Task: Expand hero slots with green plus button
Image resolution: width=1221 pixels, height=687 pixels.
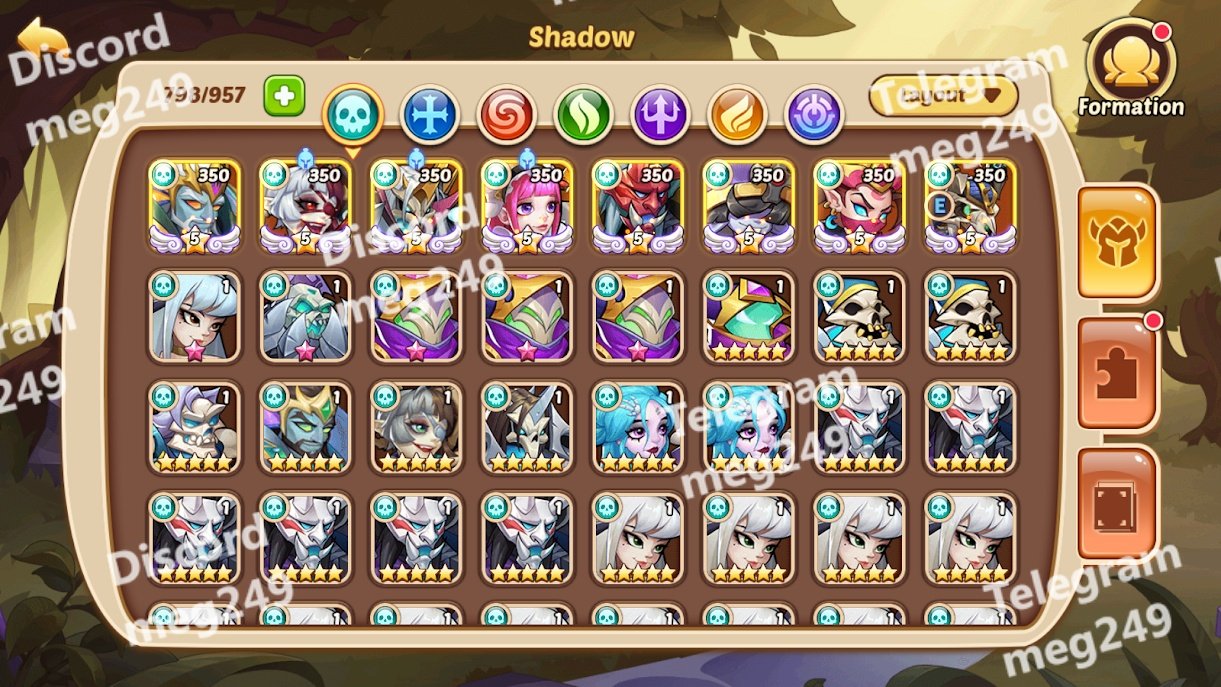Action: point(284,96)
